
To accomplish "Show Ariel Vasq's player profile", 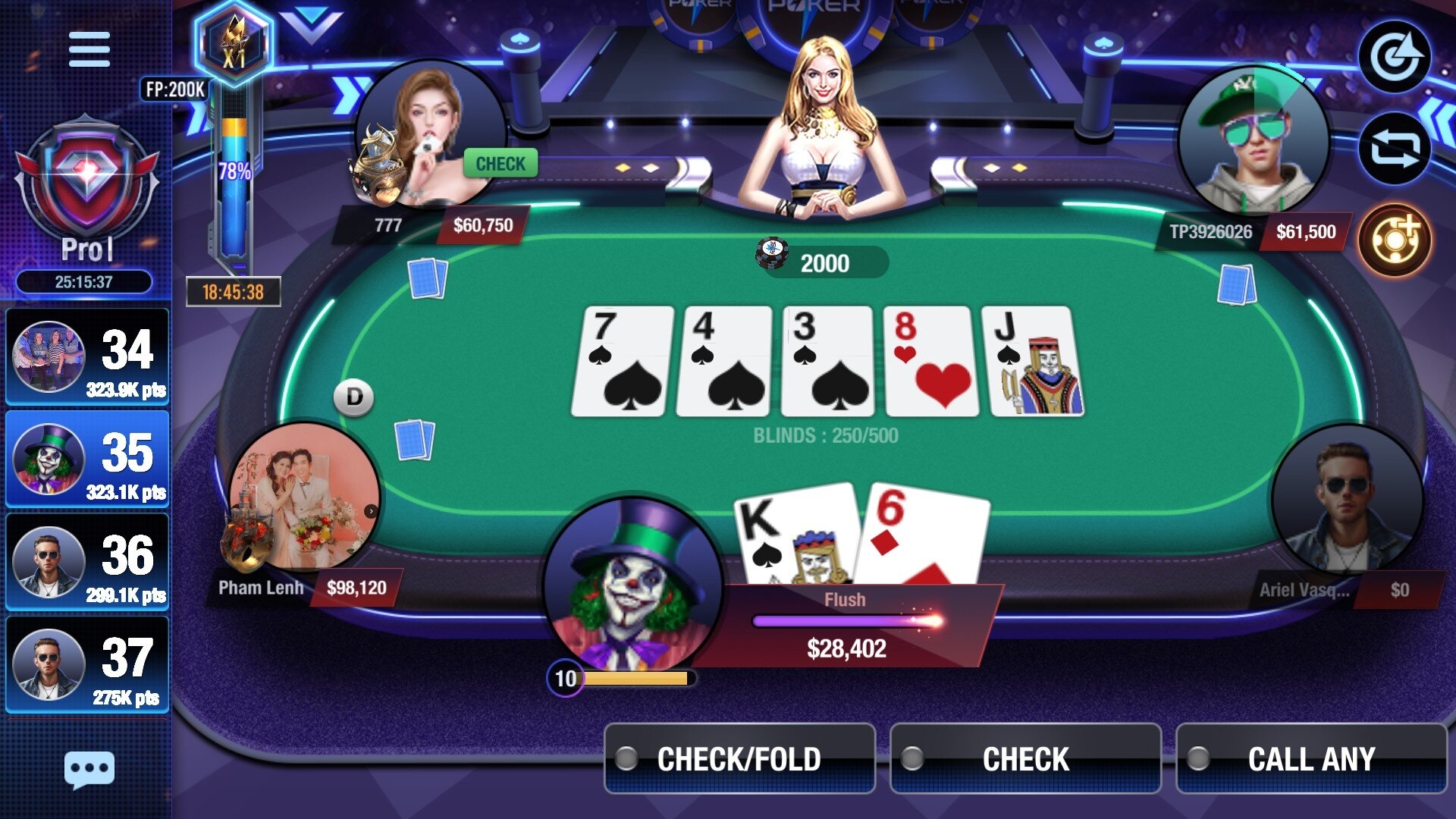I will pos(1346,500).
